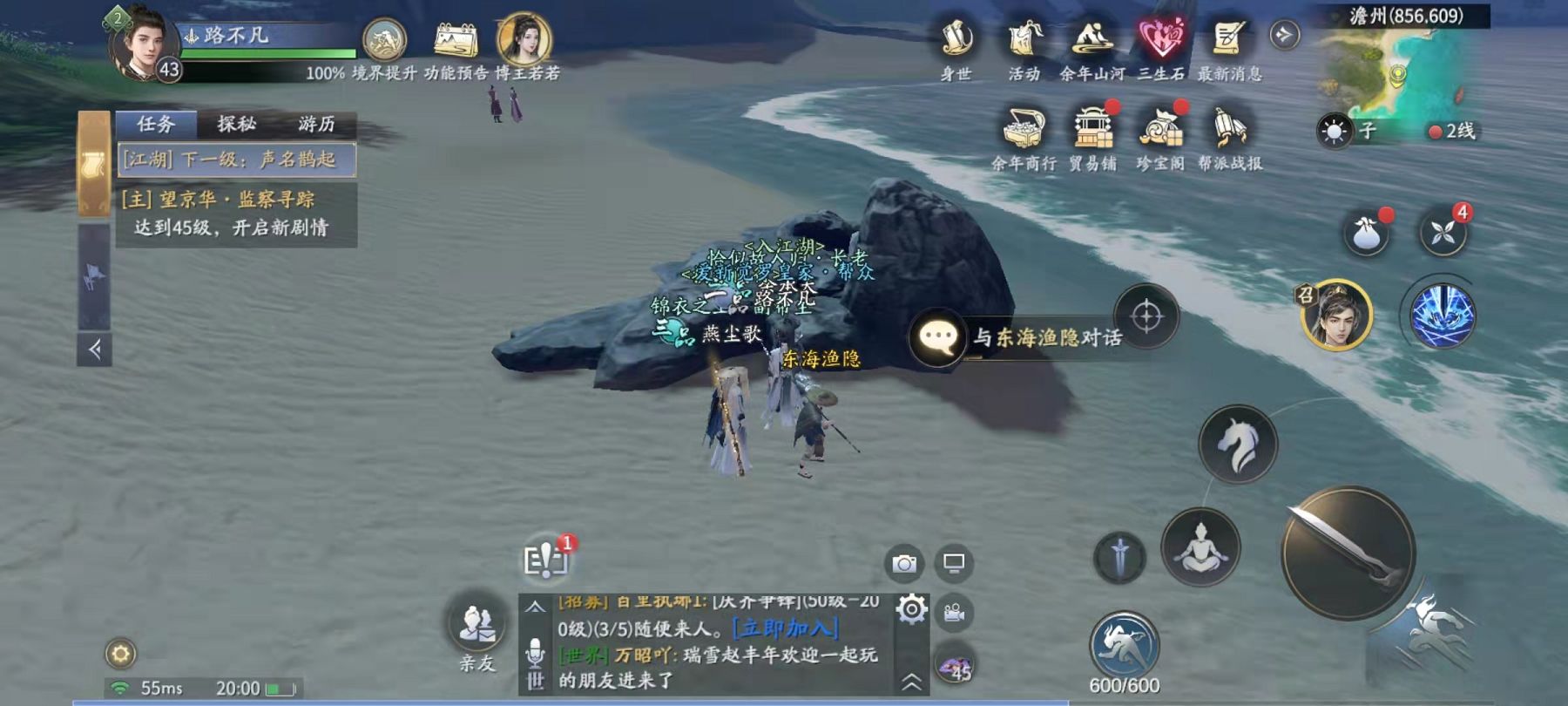Open chat settings gear icon

[x=911, y=609]
